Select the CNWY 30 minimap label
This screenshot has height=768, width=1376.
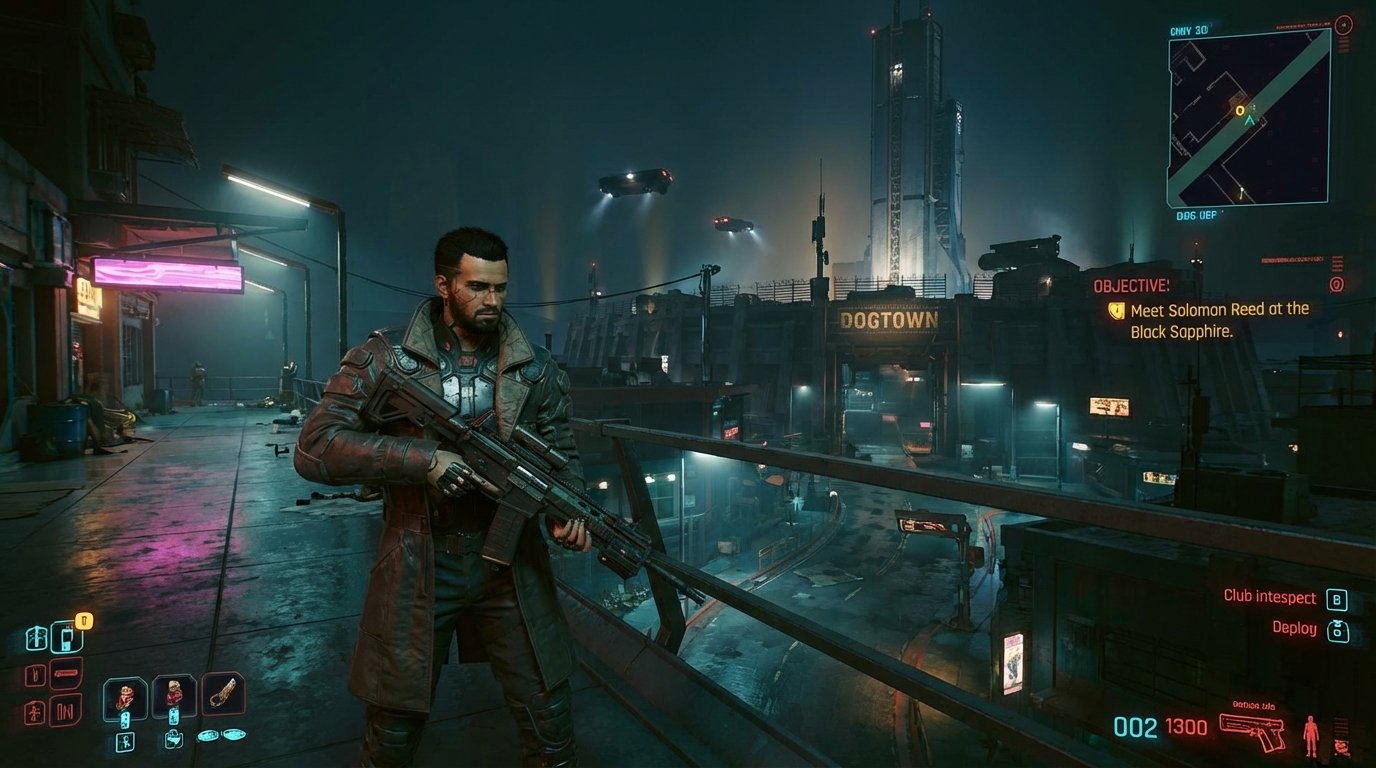click(1189, 30)
